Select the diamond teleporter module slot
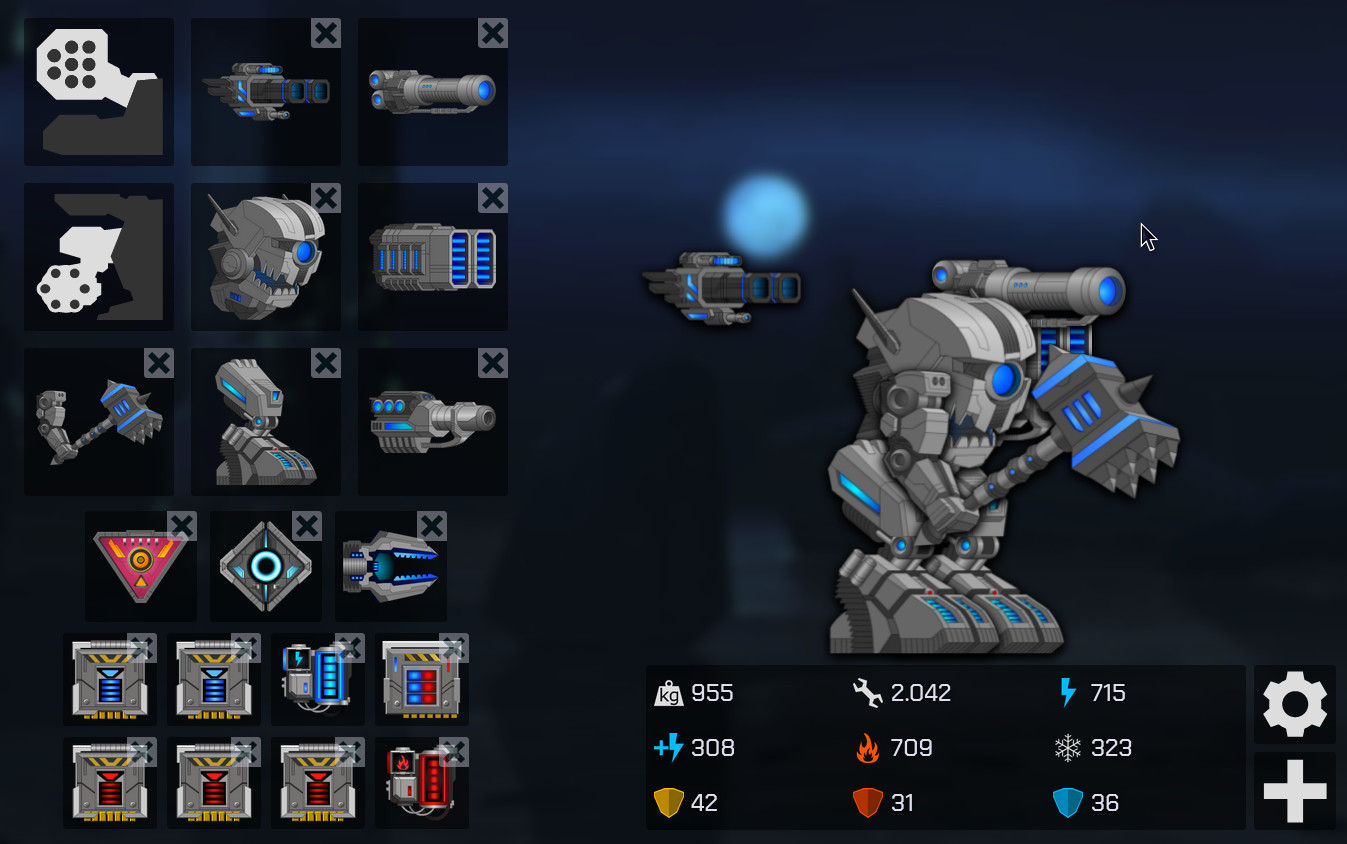Screen dimensions: 1347x844 pos(265,567)
